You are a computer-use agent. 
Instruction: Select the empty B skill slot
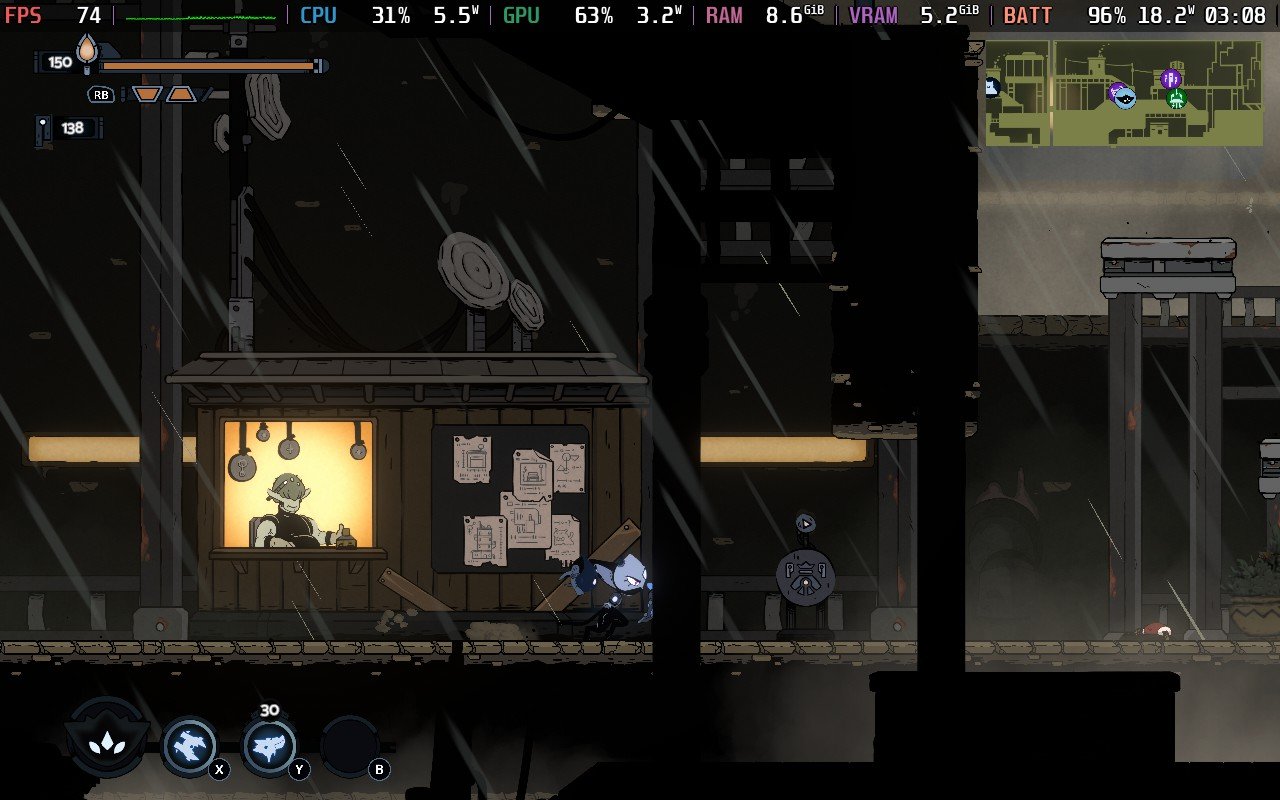pos(349,746)
